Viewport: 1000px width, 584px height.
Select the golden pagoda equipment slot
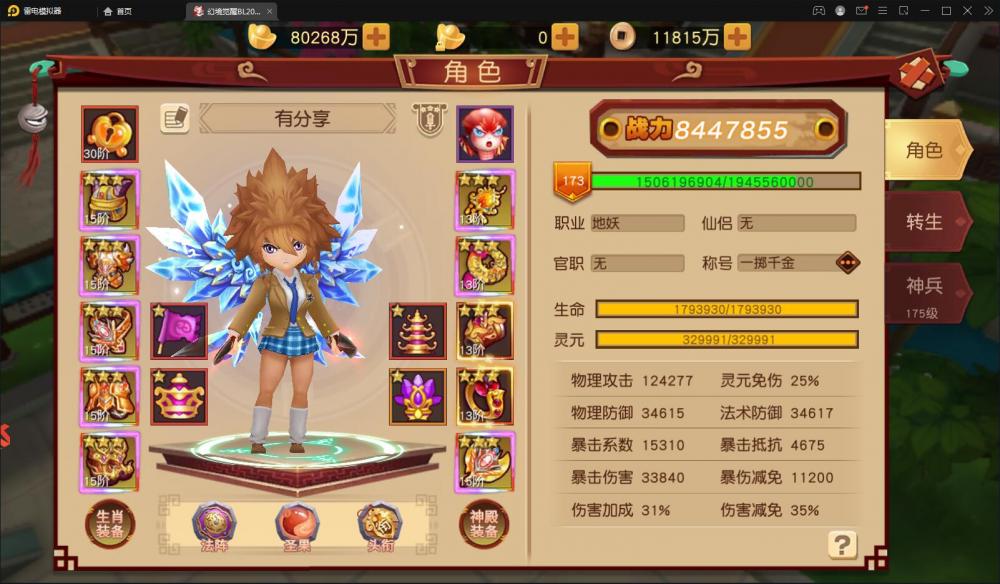[x=418, y=331]
